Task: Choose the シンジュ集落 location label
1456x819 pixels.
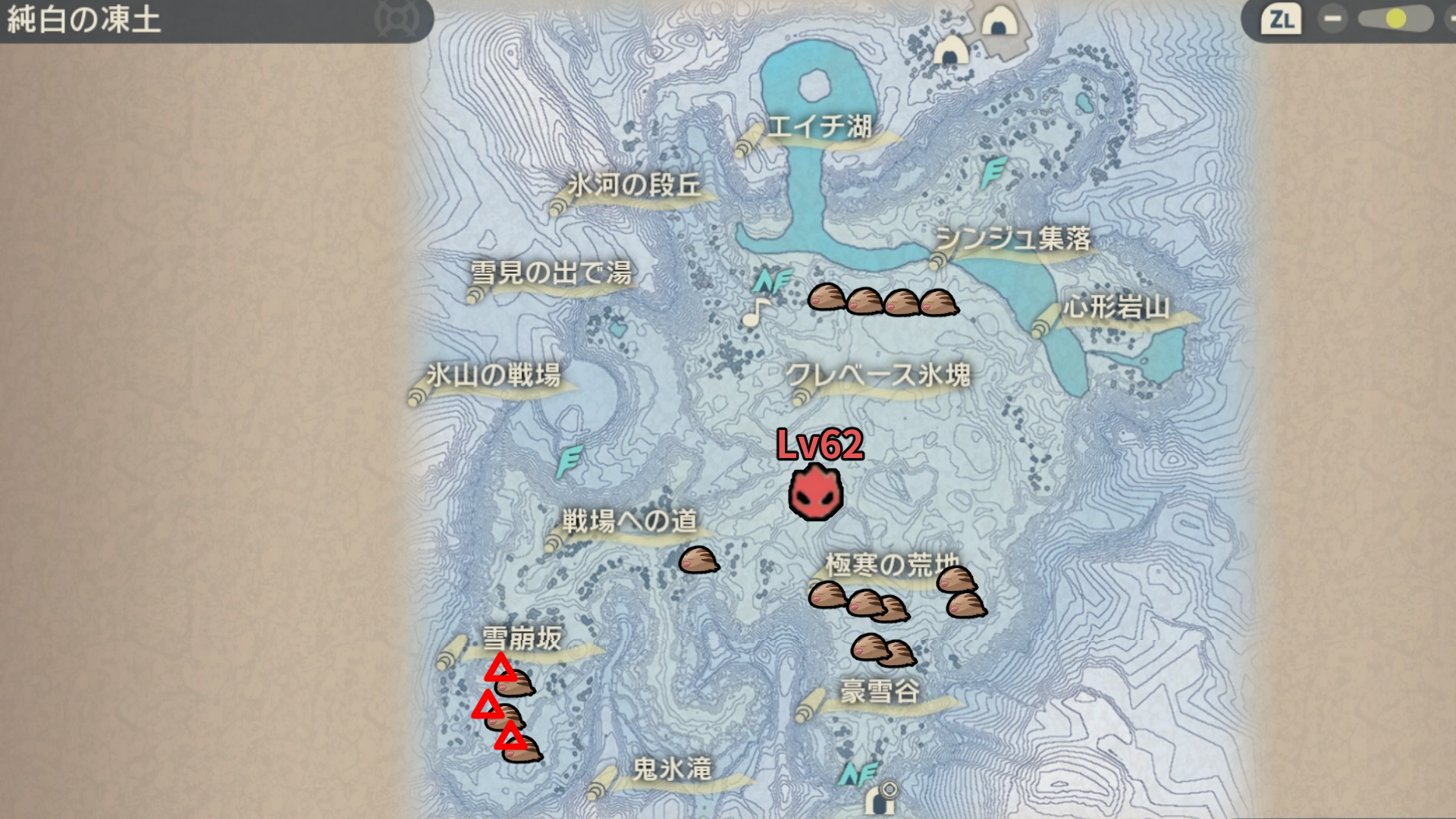Action: click(x=1012, y=239)
